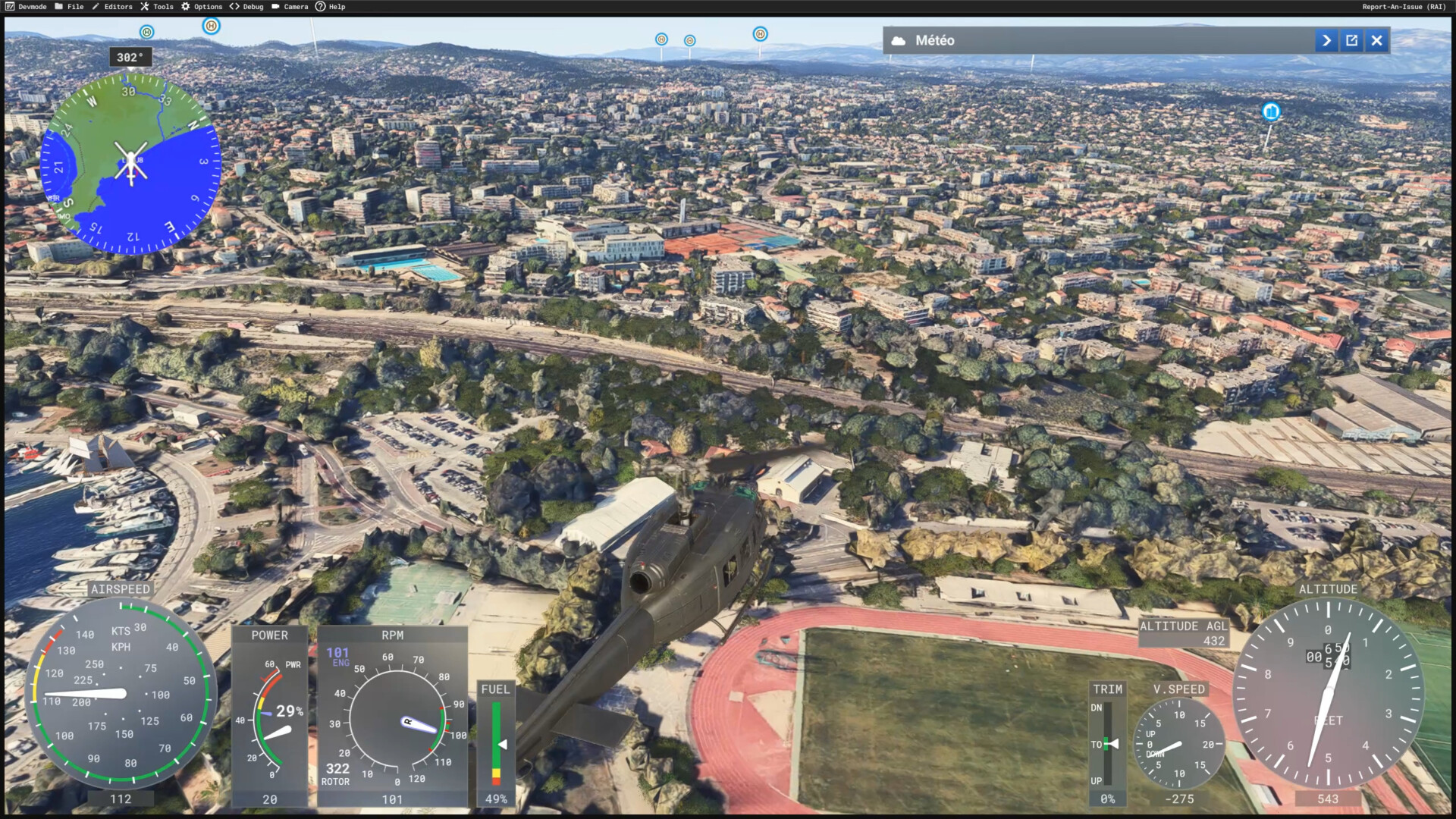Click the compass minimap

click(130, 162)
